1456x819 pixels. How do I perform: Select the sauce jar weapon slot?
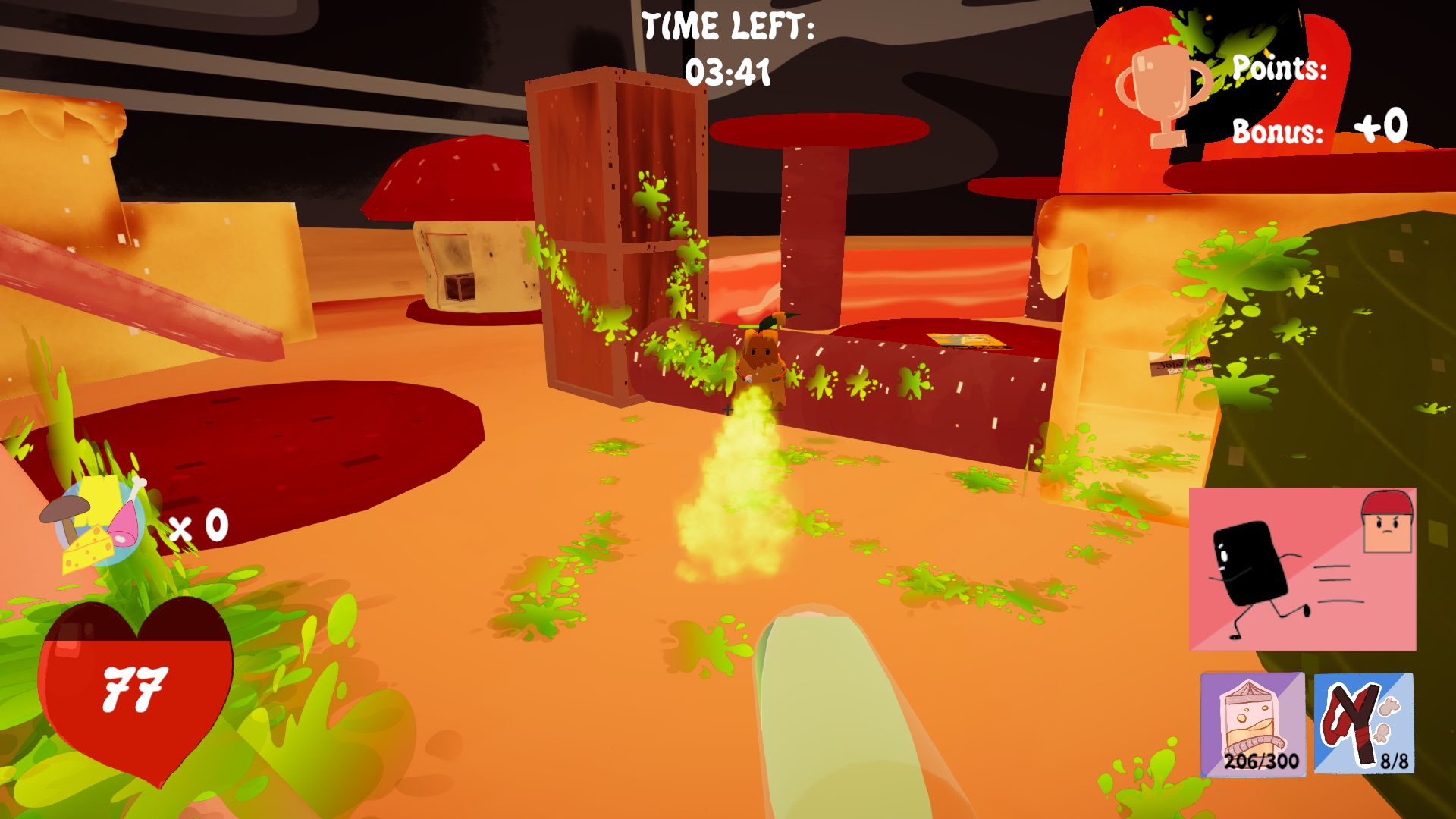[x=1253, y=723]
